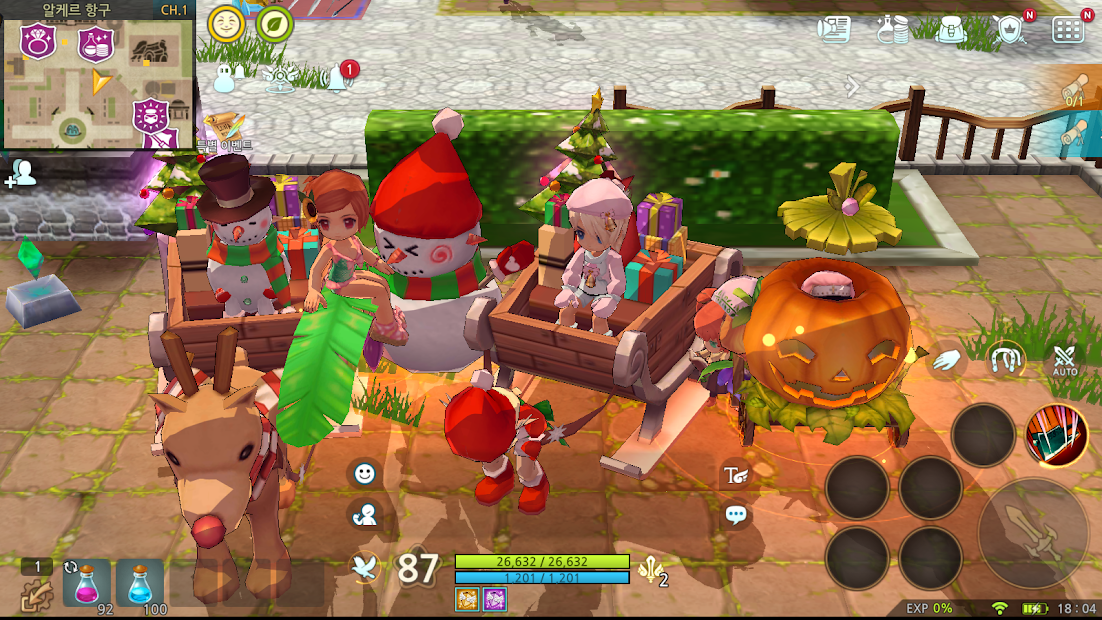Open the backpack inventory

coord(950,29)
